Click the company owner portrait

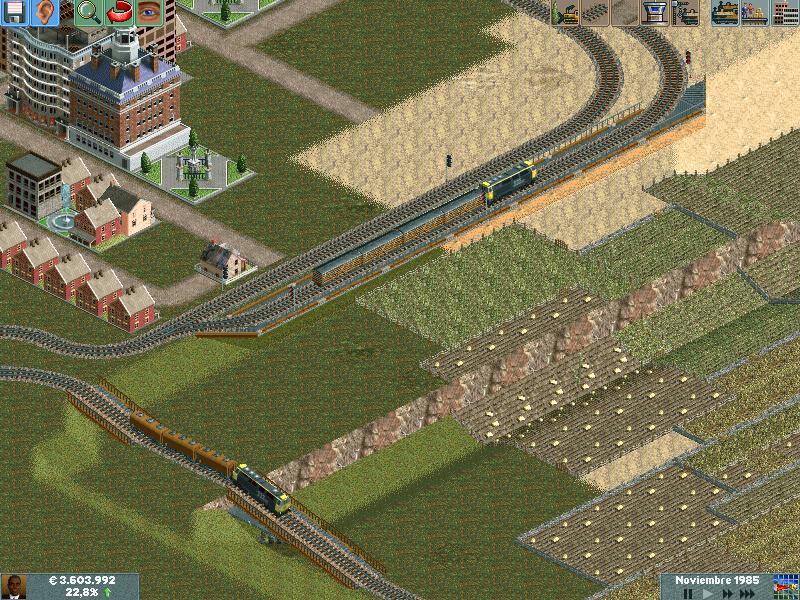point(13,586)
